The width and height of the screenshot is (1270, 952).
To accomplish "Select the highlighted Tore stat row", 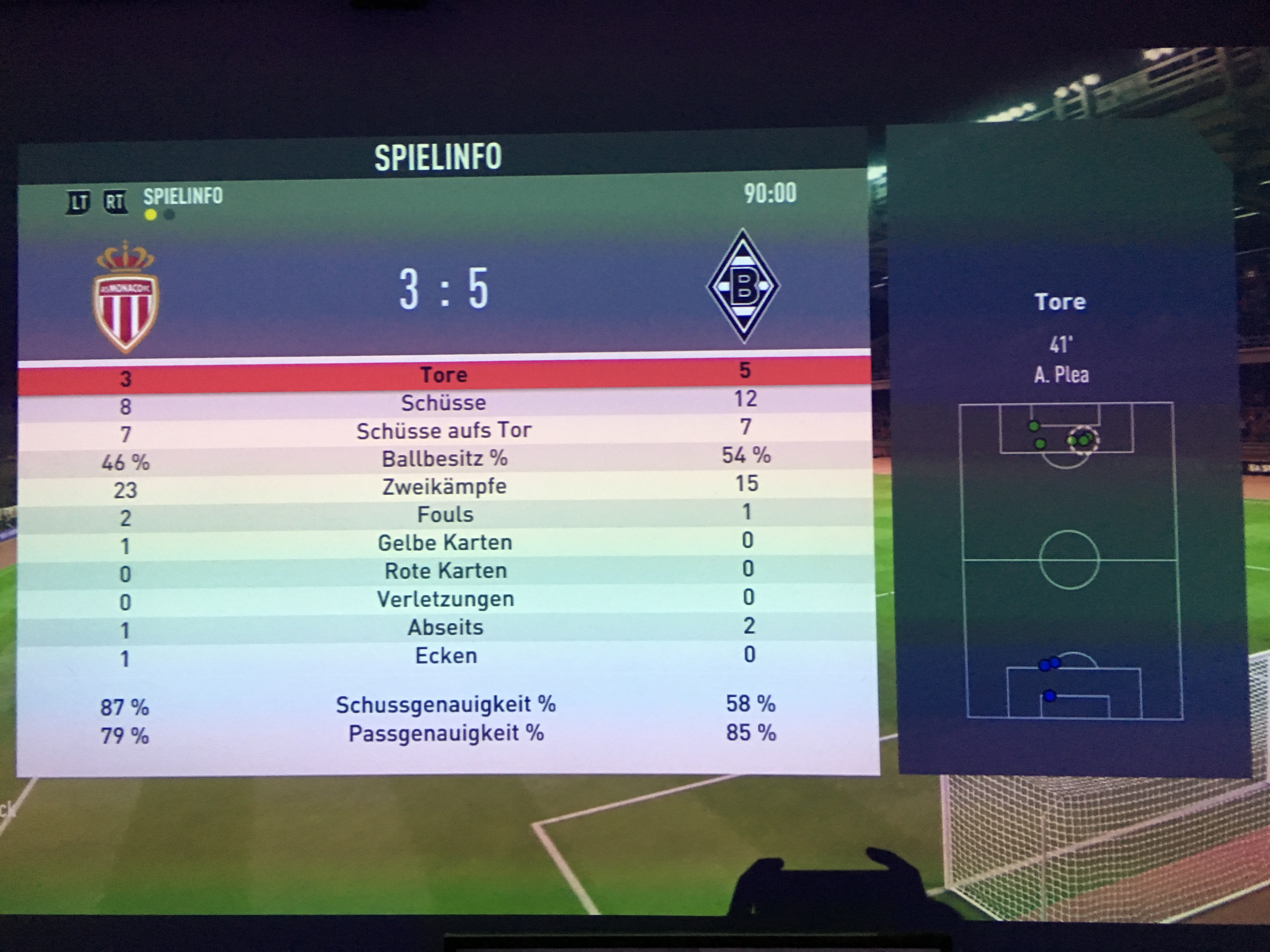I will 444,375.
